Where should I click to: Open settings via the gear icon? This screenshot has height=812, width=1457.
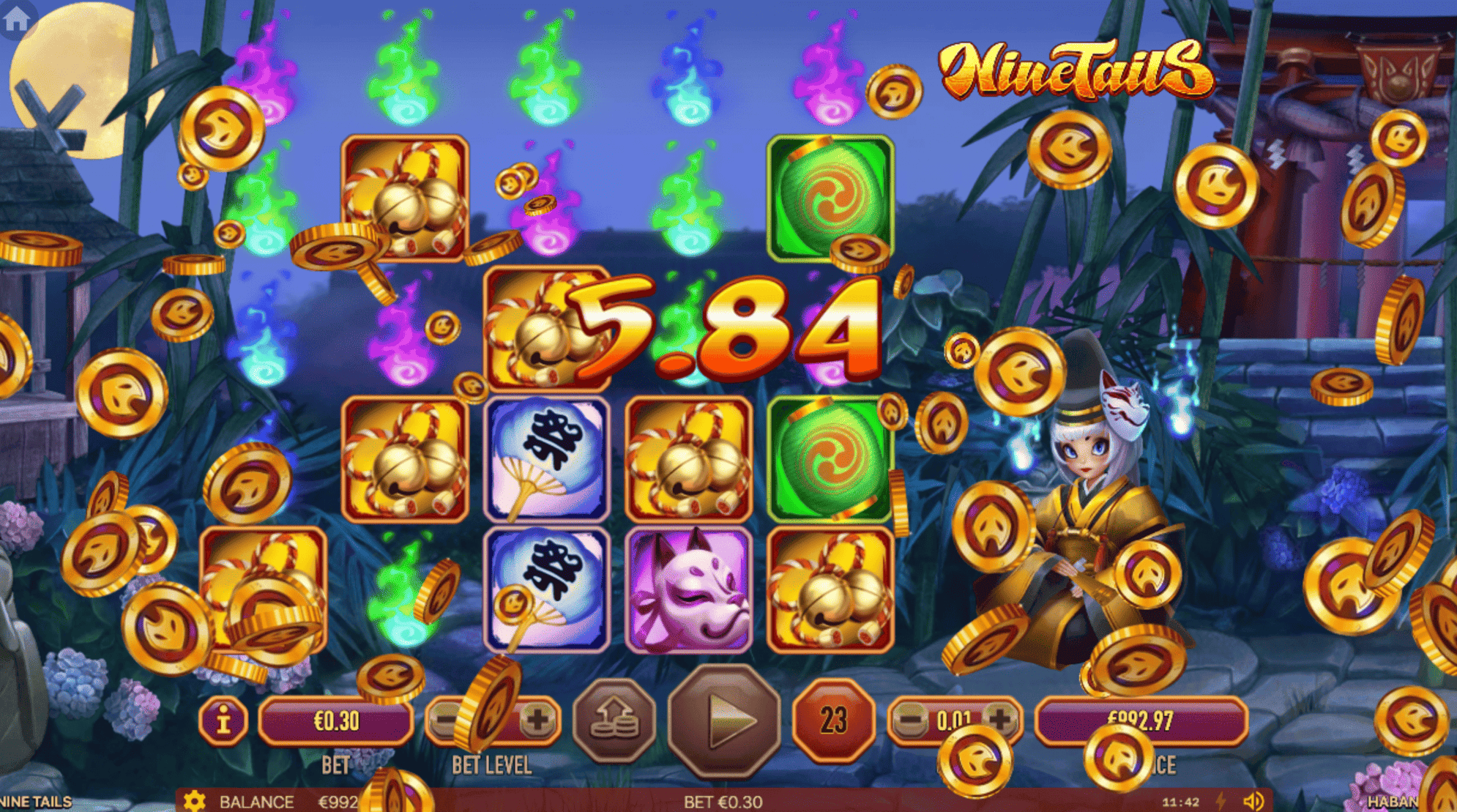(194, 801)
